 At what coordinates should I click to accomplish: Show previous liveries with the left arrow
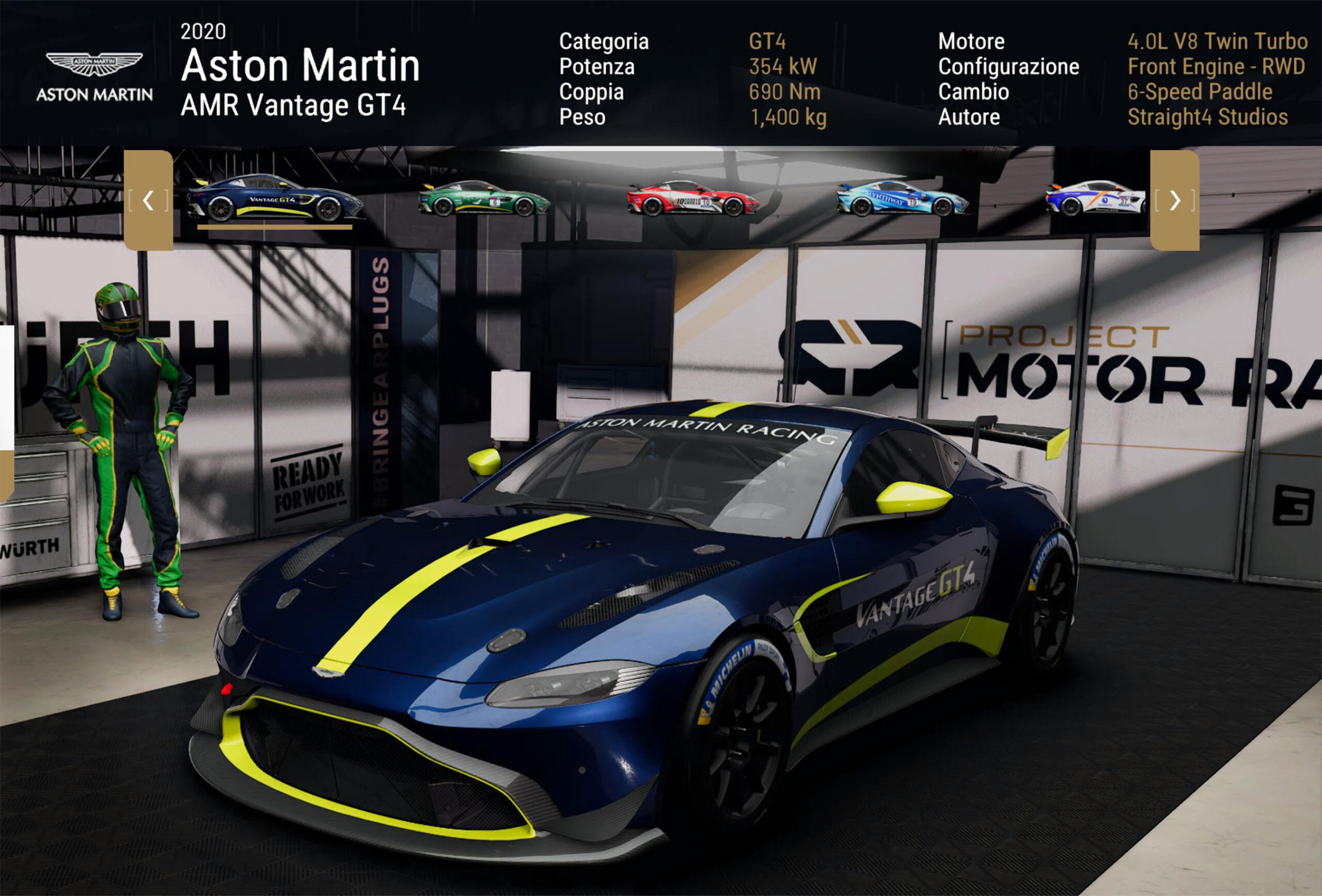click(148, 200)
